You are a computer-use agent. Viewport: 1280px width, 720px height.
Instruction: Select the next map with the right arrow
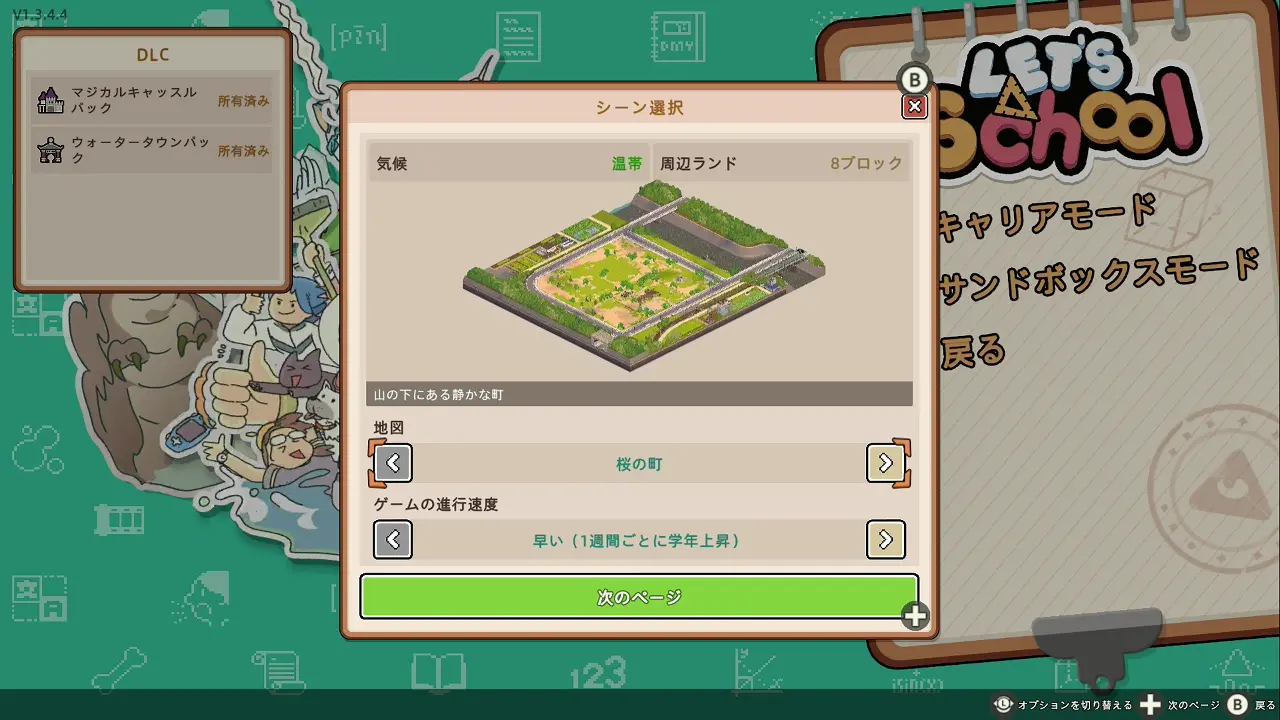885,463
